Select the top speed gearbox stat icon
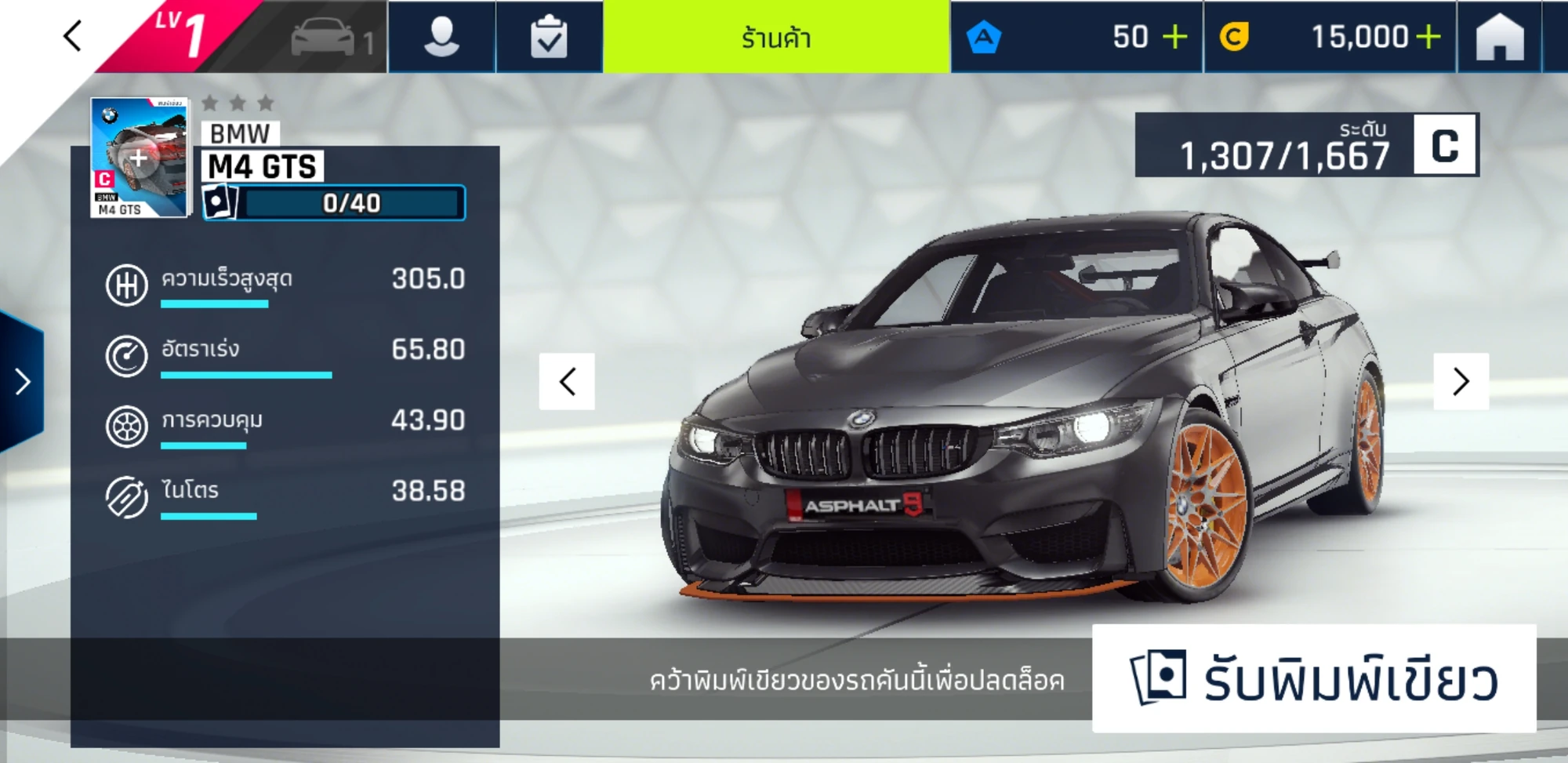The height and width of the screenshot is (763, 1568). (x=125, y=285)
